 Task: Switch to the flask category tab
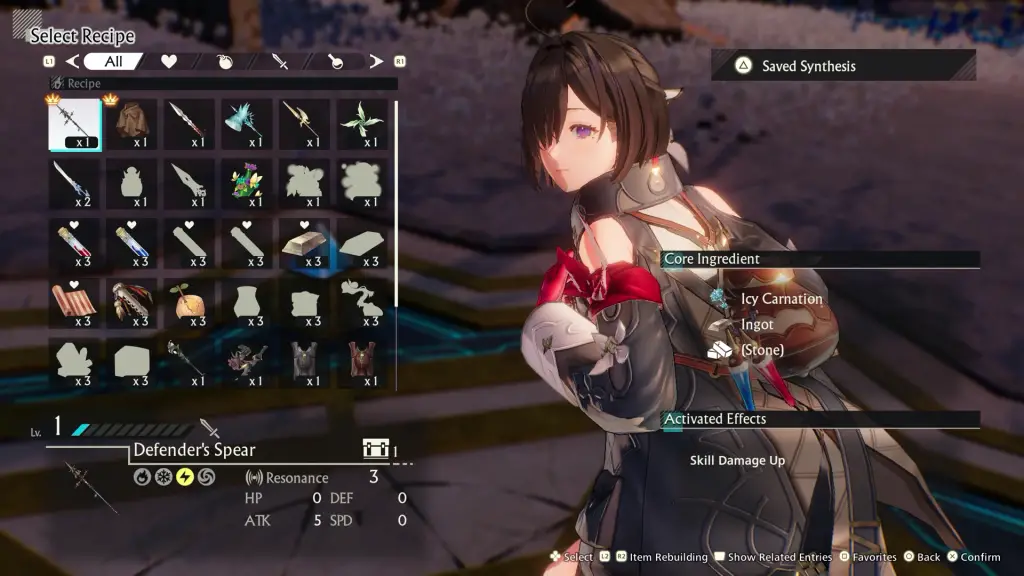coord(336,62)
